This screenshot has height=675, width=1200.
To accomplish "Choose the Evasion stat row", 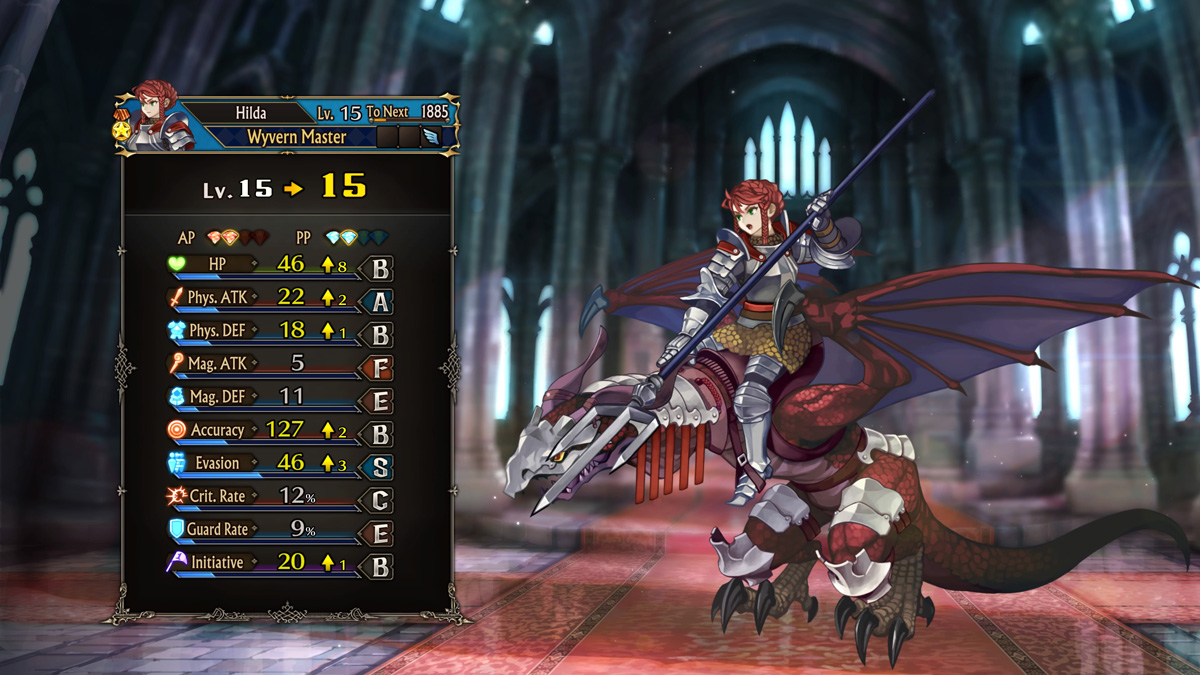I will pos(278,463).
